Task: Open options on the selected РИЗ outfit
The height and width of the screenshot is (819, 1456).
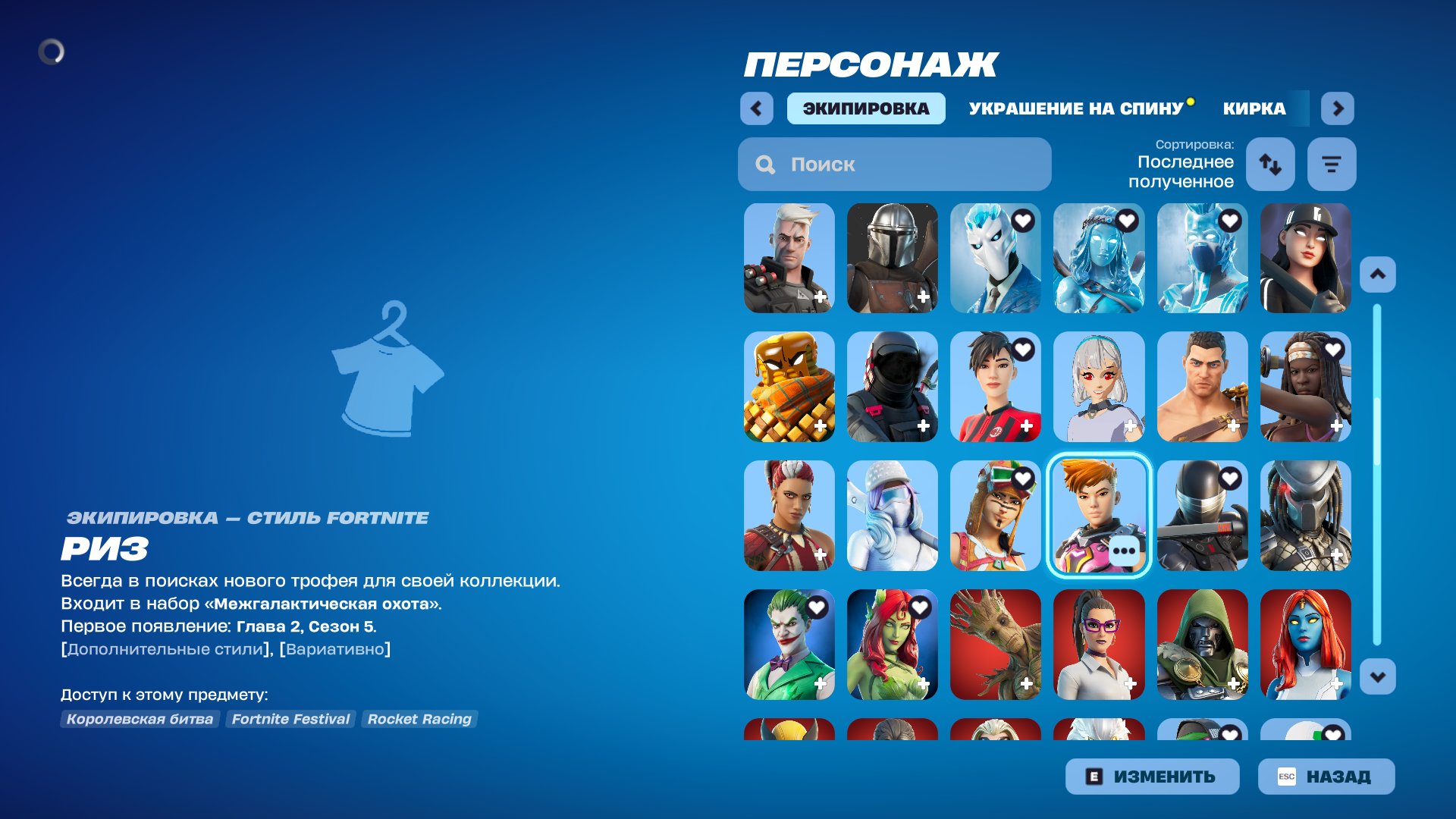Action: [1123, 550]
